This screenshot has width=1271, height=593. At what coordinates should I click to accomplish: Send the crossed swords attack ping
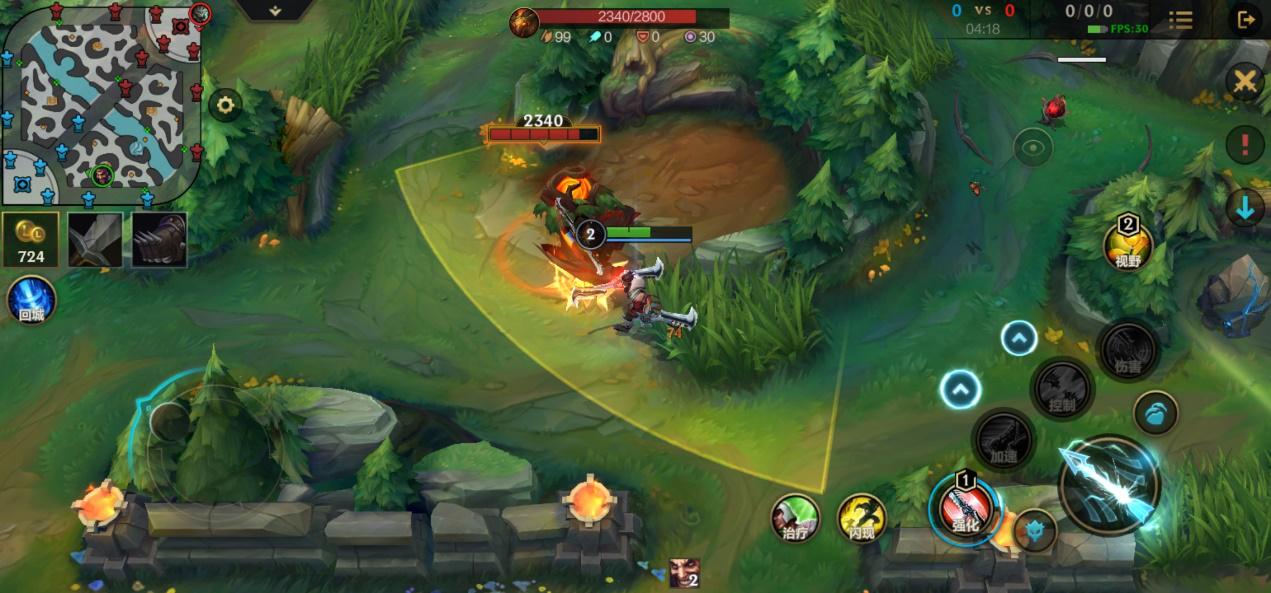point(1244,82)
